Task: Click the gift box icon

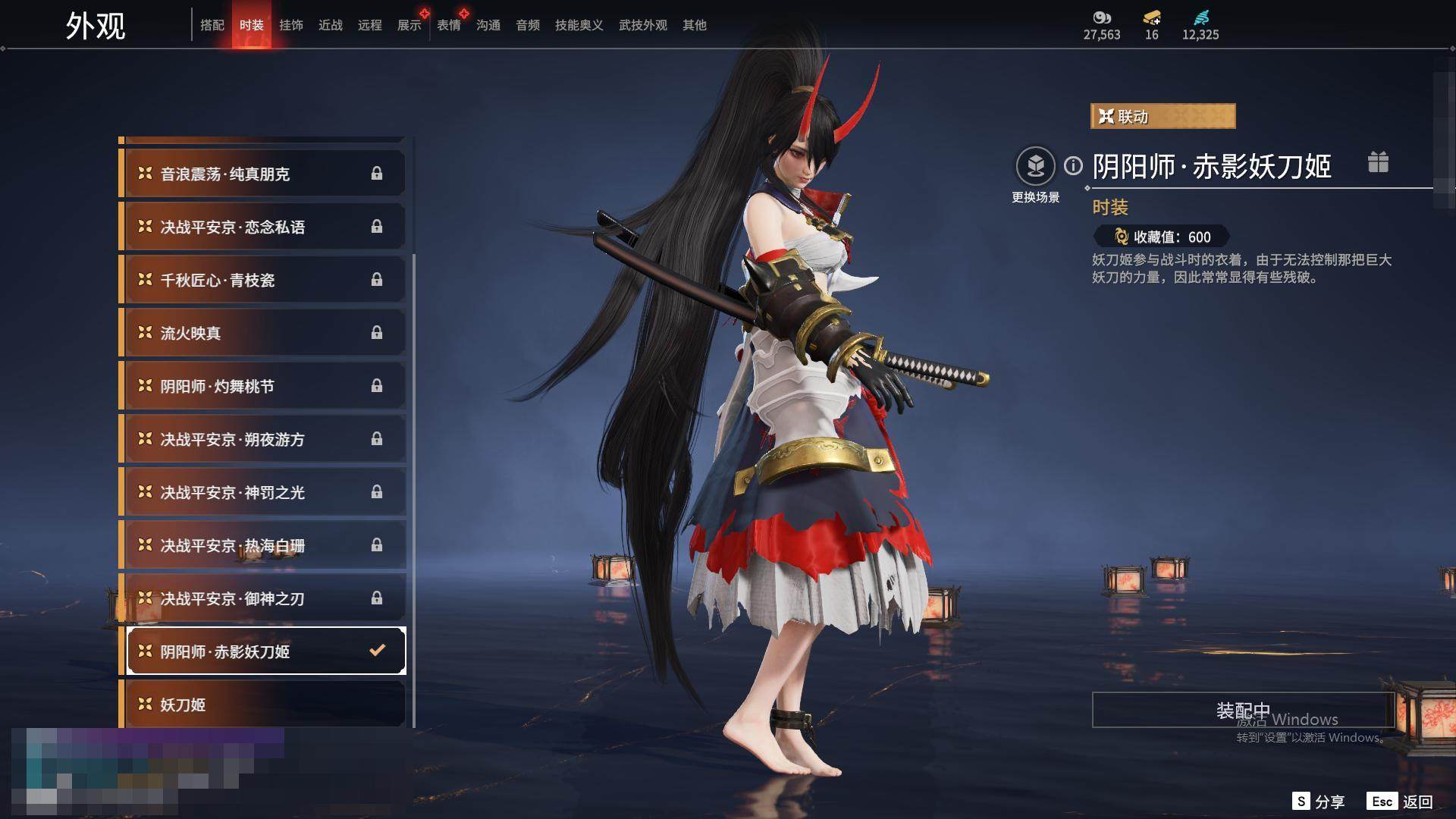Action: tap(1378, 162)
